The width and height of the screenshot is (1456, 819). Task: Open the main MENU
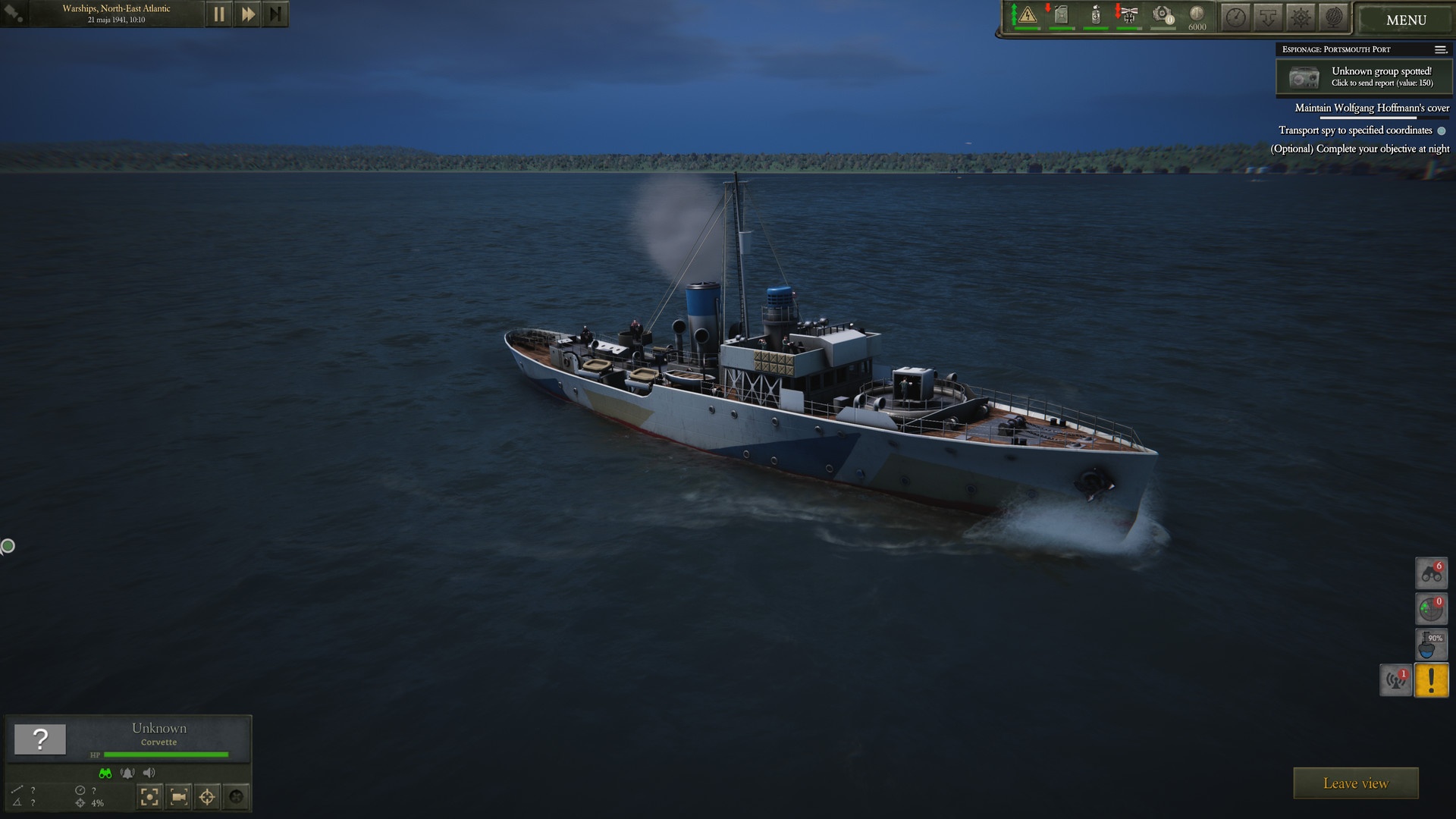(x=1405, y=20)
